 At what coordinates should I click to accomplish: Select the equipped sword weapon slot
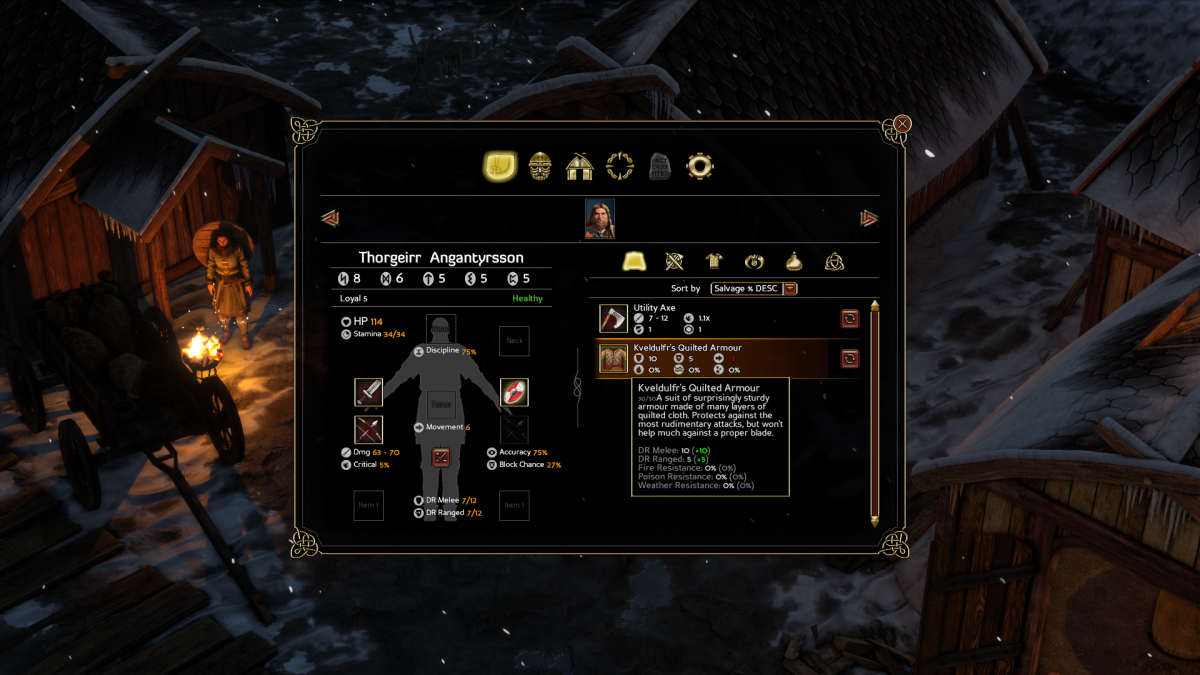pos(368,392)
